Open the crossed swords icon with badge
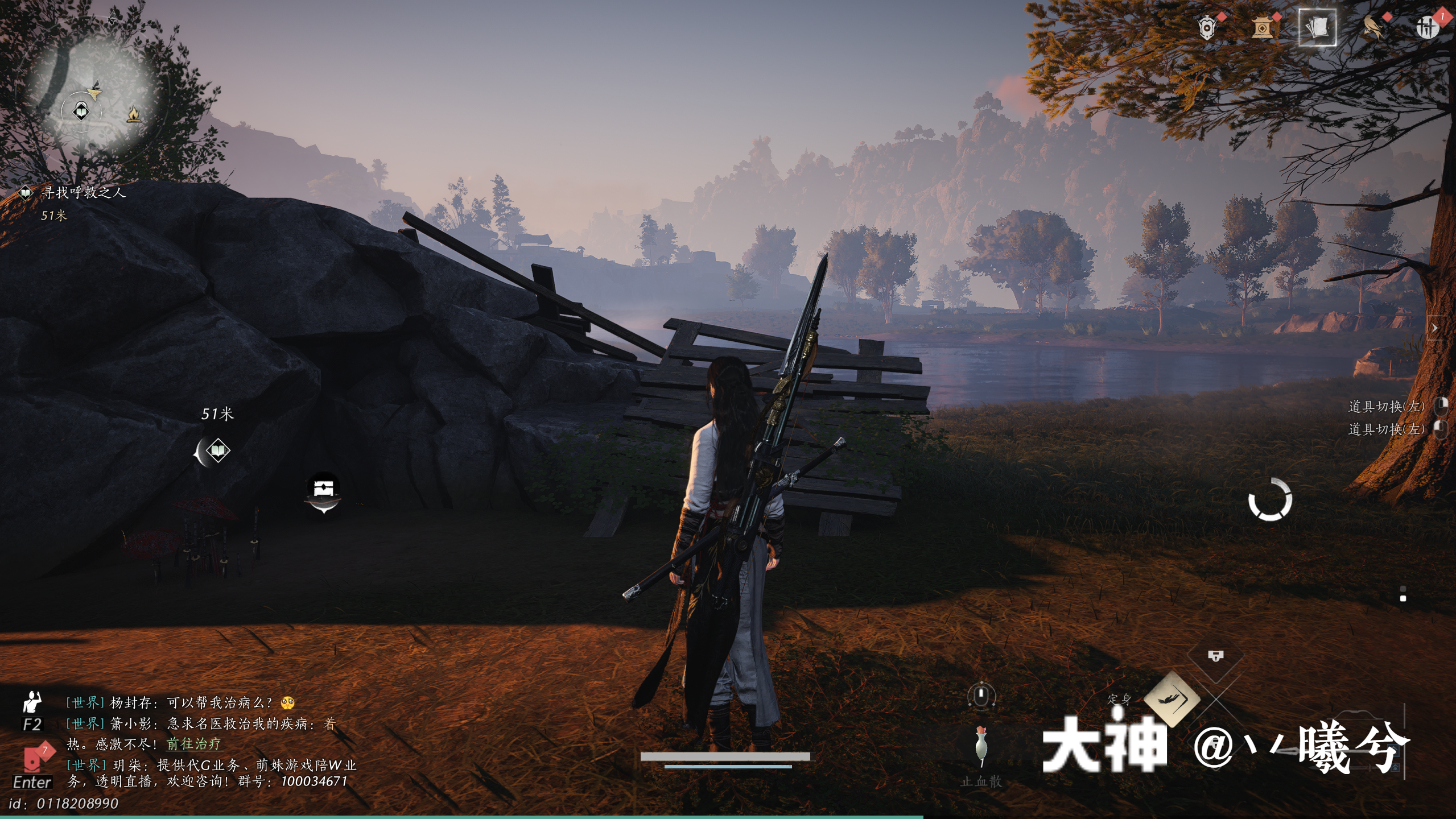The image size is (1456, 819). coord(1426,27)
